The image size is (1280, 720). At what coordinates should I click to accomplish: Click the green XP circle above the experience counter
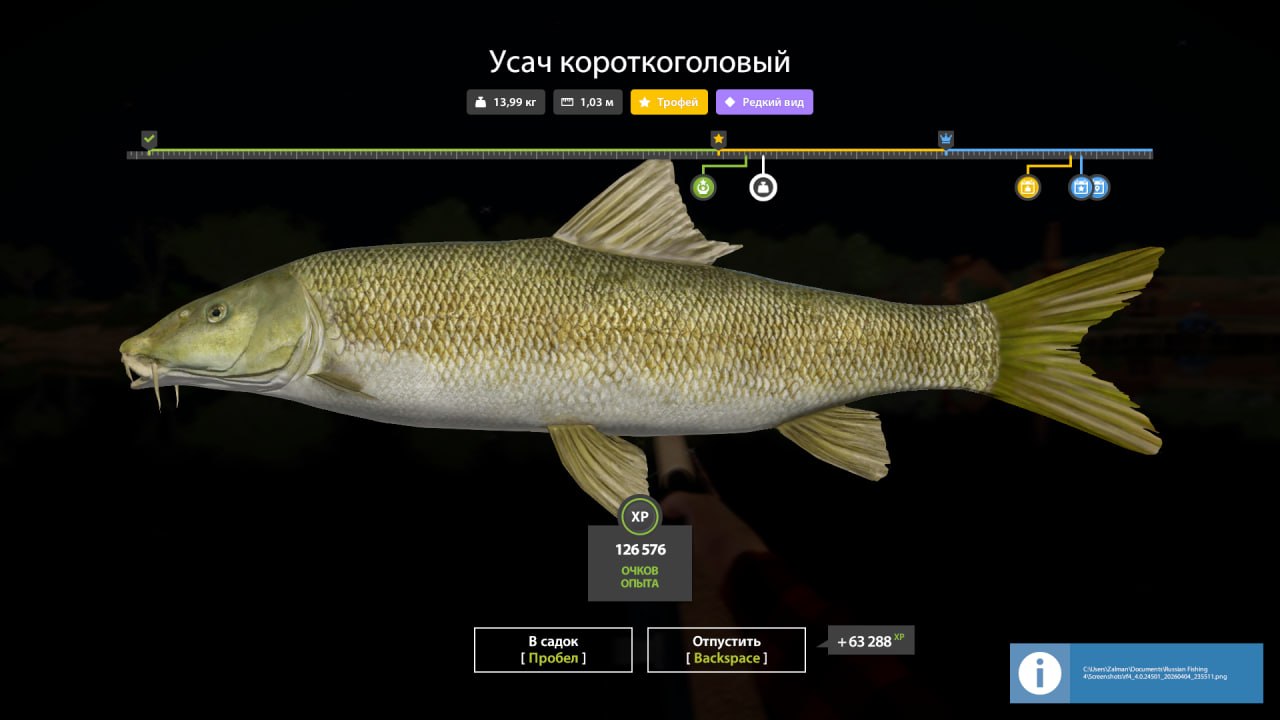coord(640,517)
